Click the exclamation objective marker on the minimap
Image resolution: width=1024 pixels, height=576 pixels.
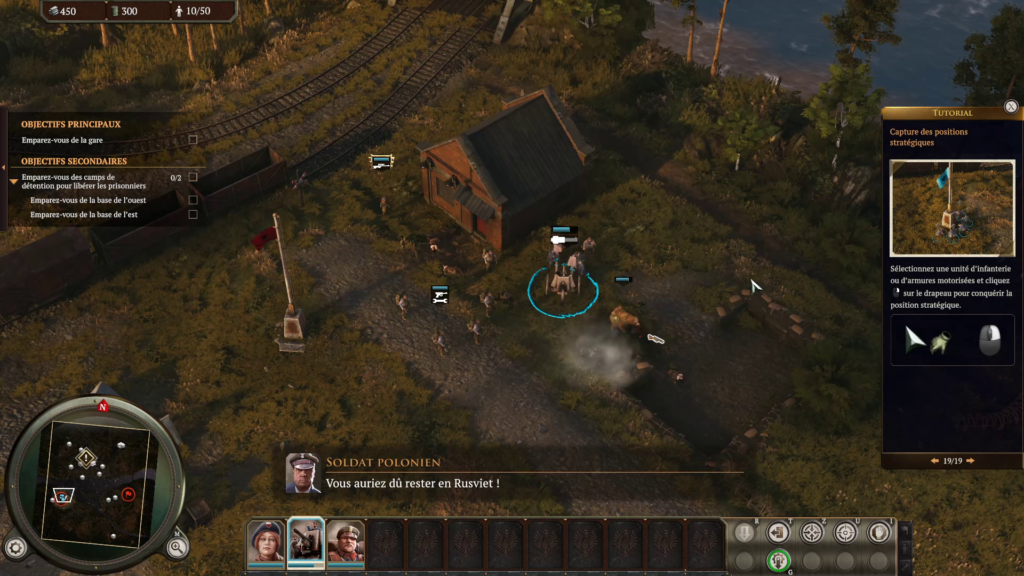tap(86, 457)
